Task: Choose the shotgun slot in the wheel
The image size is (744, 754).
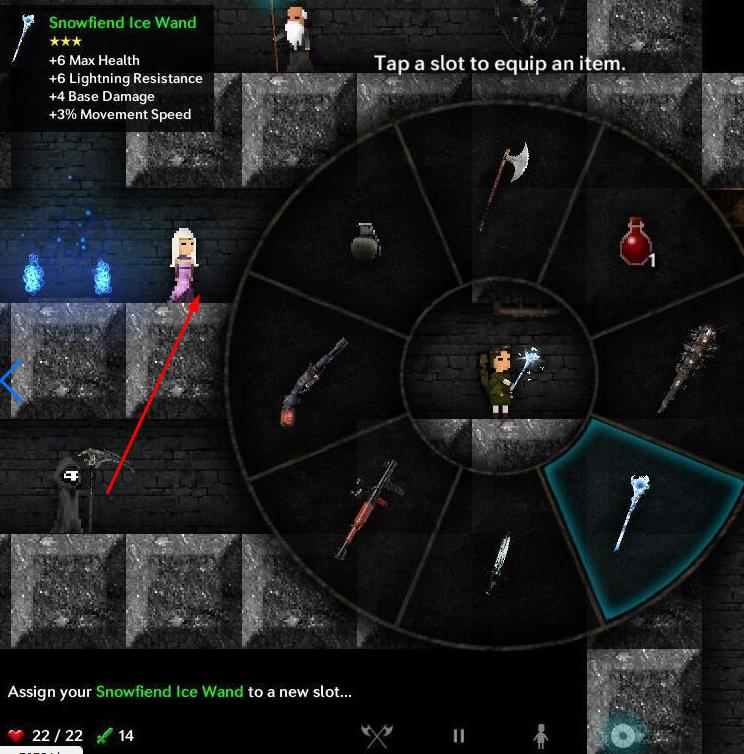Action: tap(314, 381)
